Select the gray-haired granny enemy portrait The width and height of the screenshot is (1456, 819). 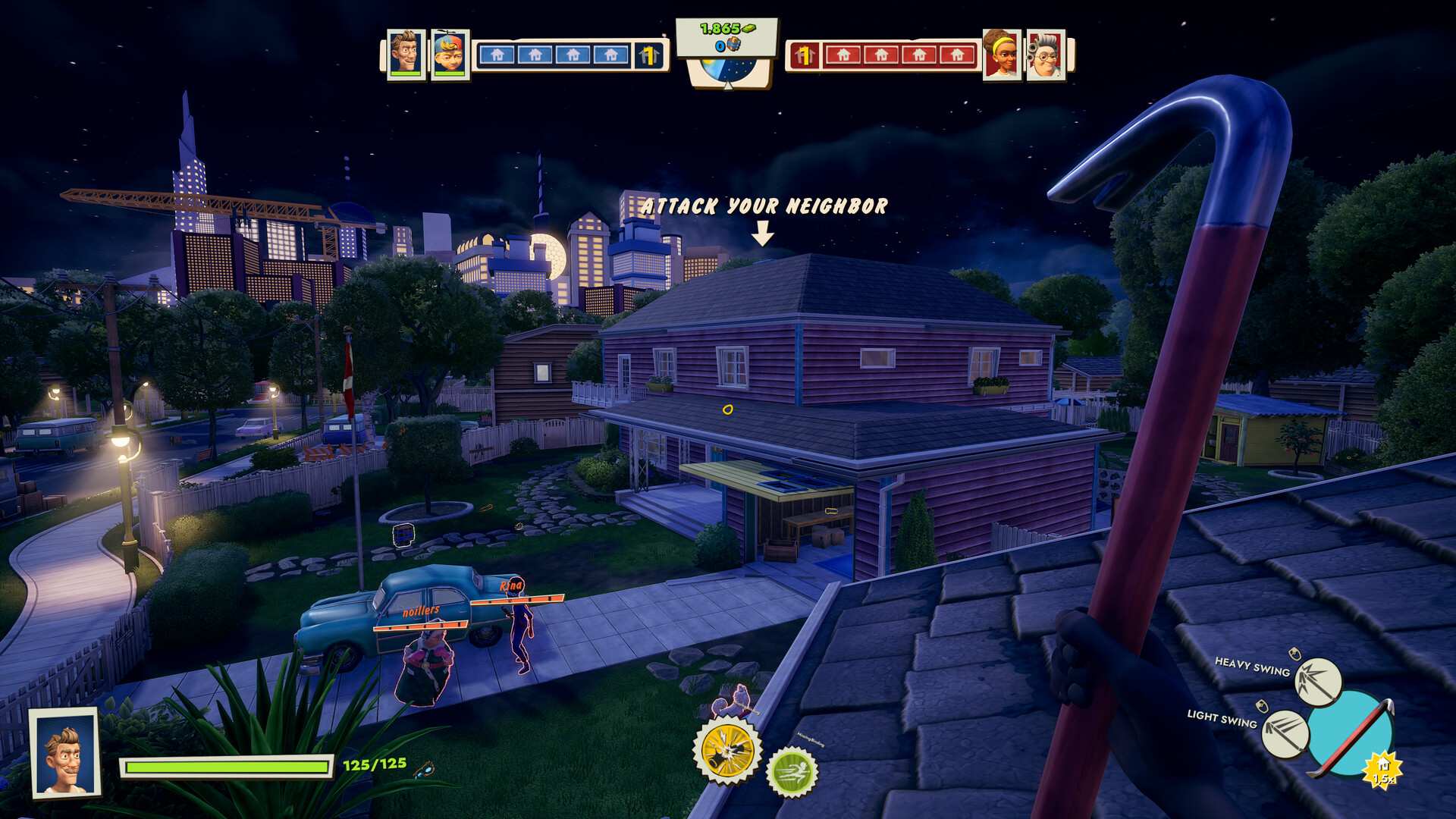tap(1046, 54)
